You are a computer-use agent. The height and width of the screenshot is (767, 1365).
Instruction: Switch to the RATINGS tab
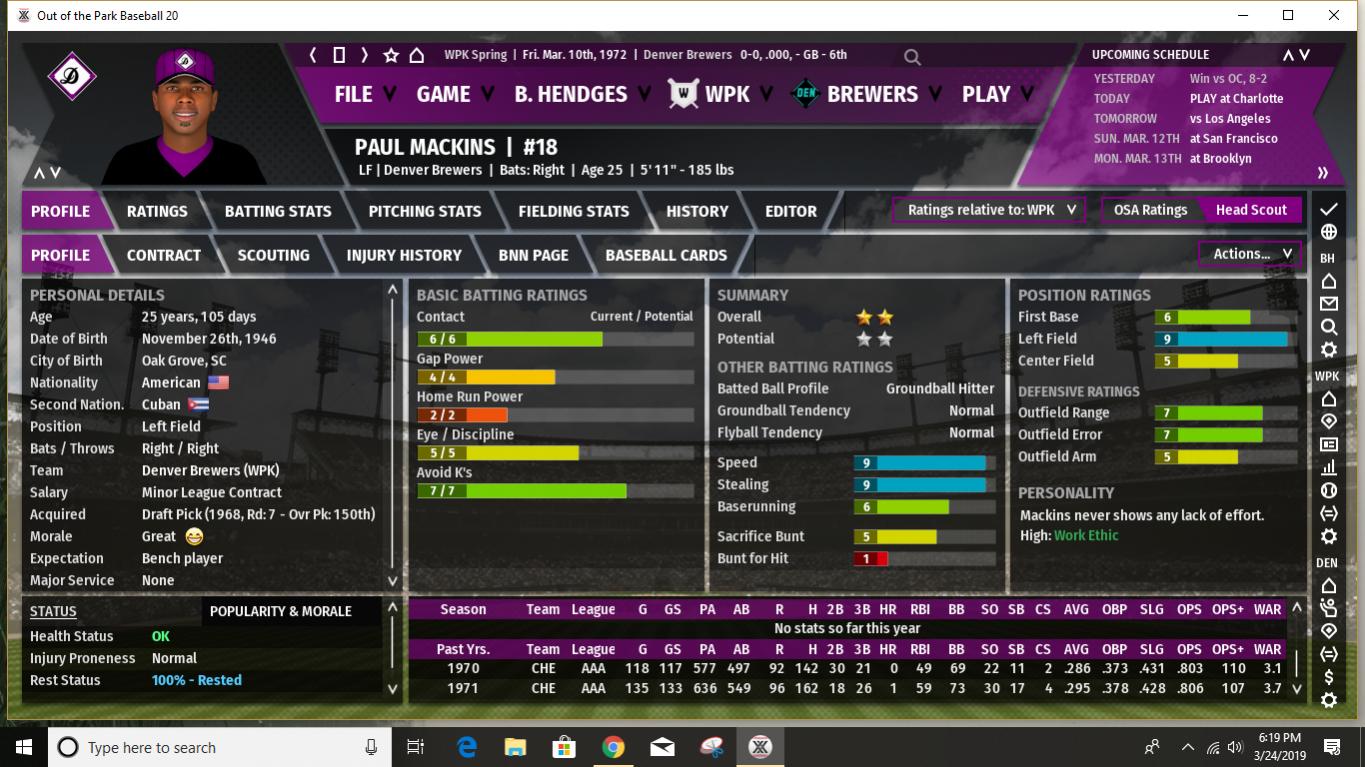click(x=157, y=211)
